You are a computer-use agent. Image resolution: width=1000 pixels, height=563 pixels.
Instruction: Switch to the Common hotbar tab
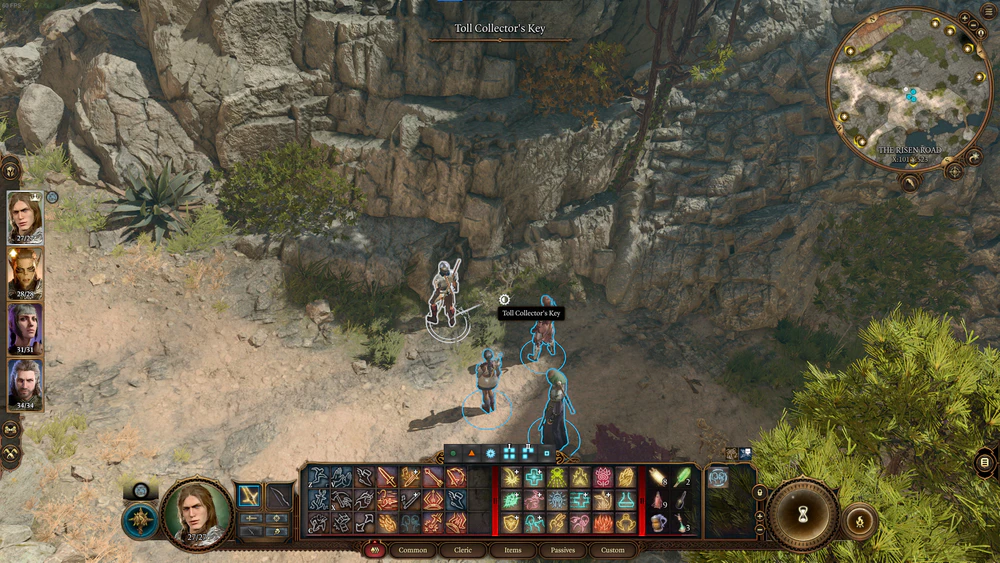pyautogui.click(x=413, y=550)
